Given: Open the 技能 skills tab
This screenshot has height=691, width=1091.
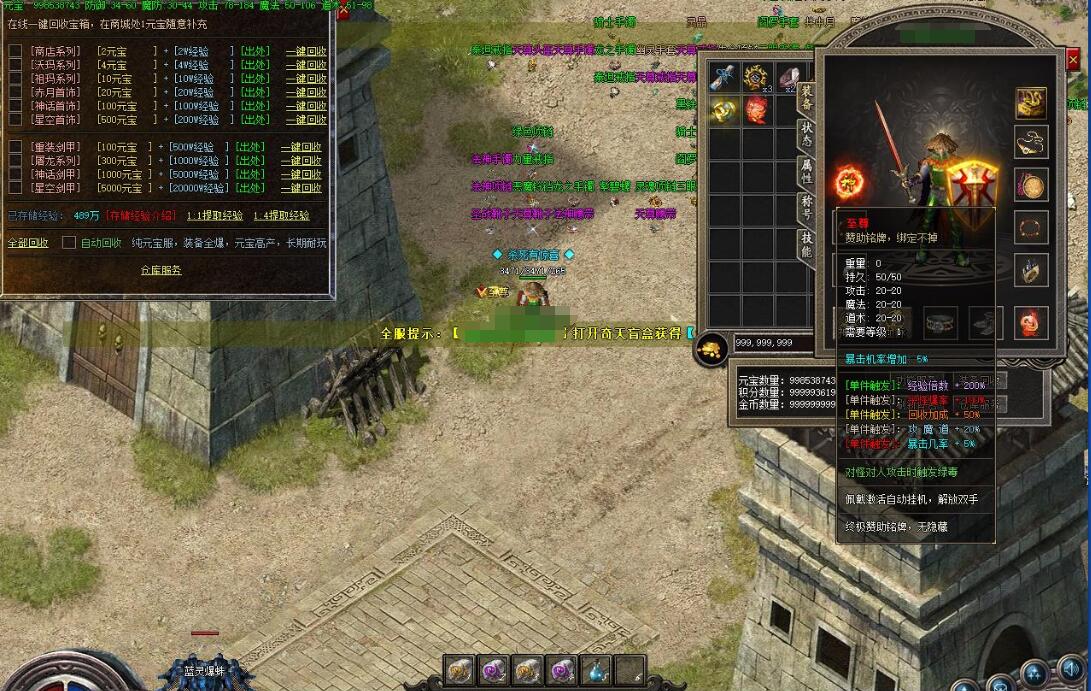Looking at the screenshot, I should click(x=805, y=244).
